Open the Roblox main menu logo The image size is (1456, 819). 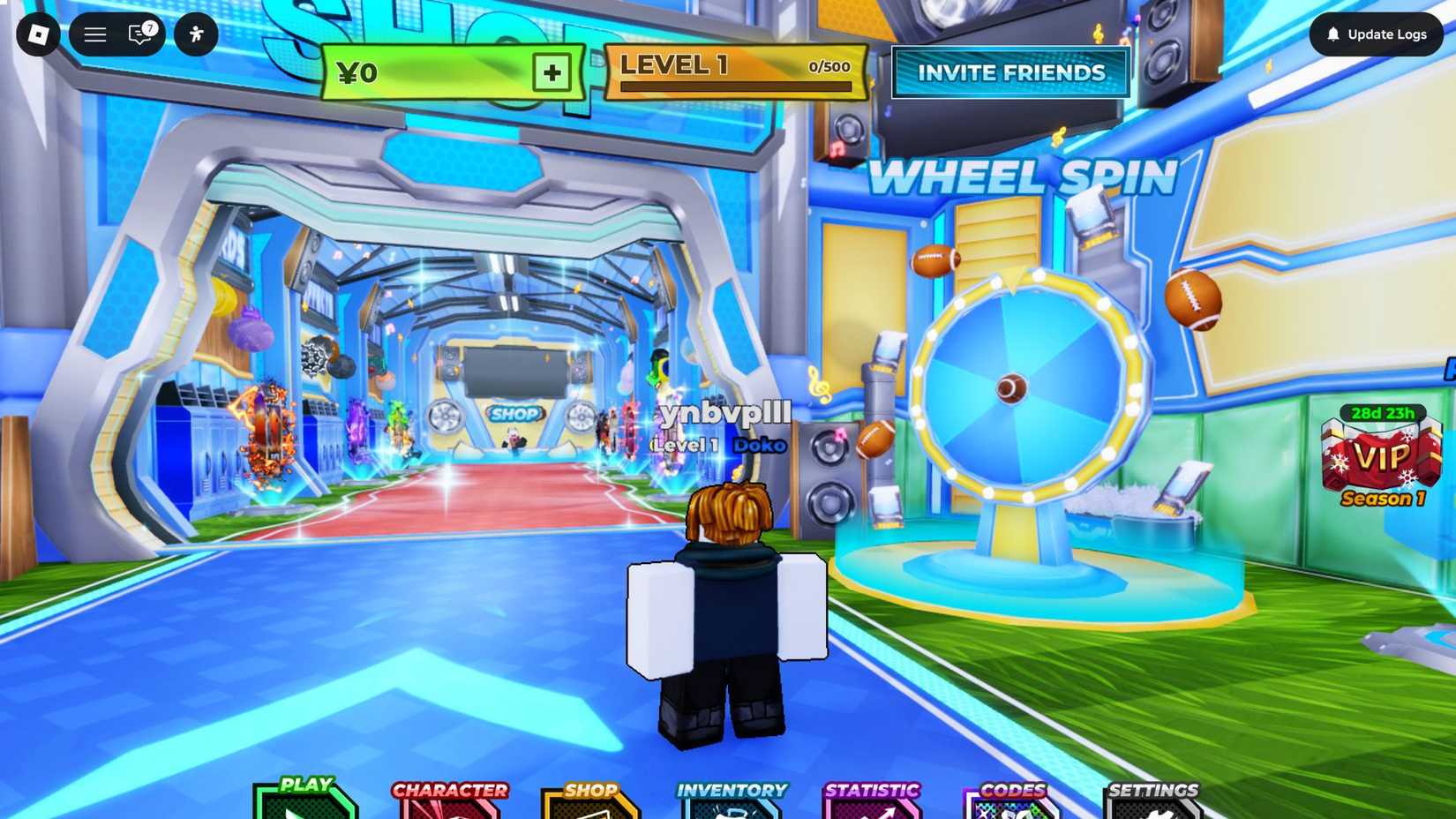coord(37,34)
